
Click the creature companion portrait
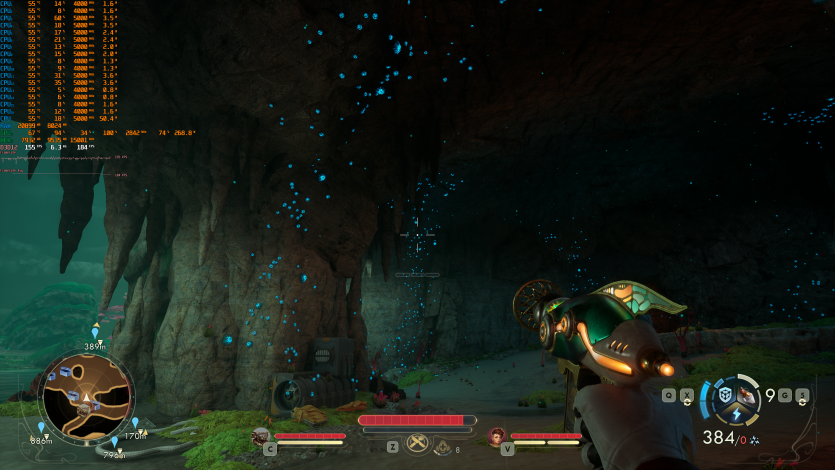261,436
